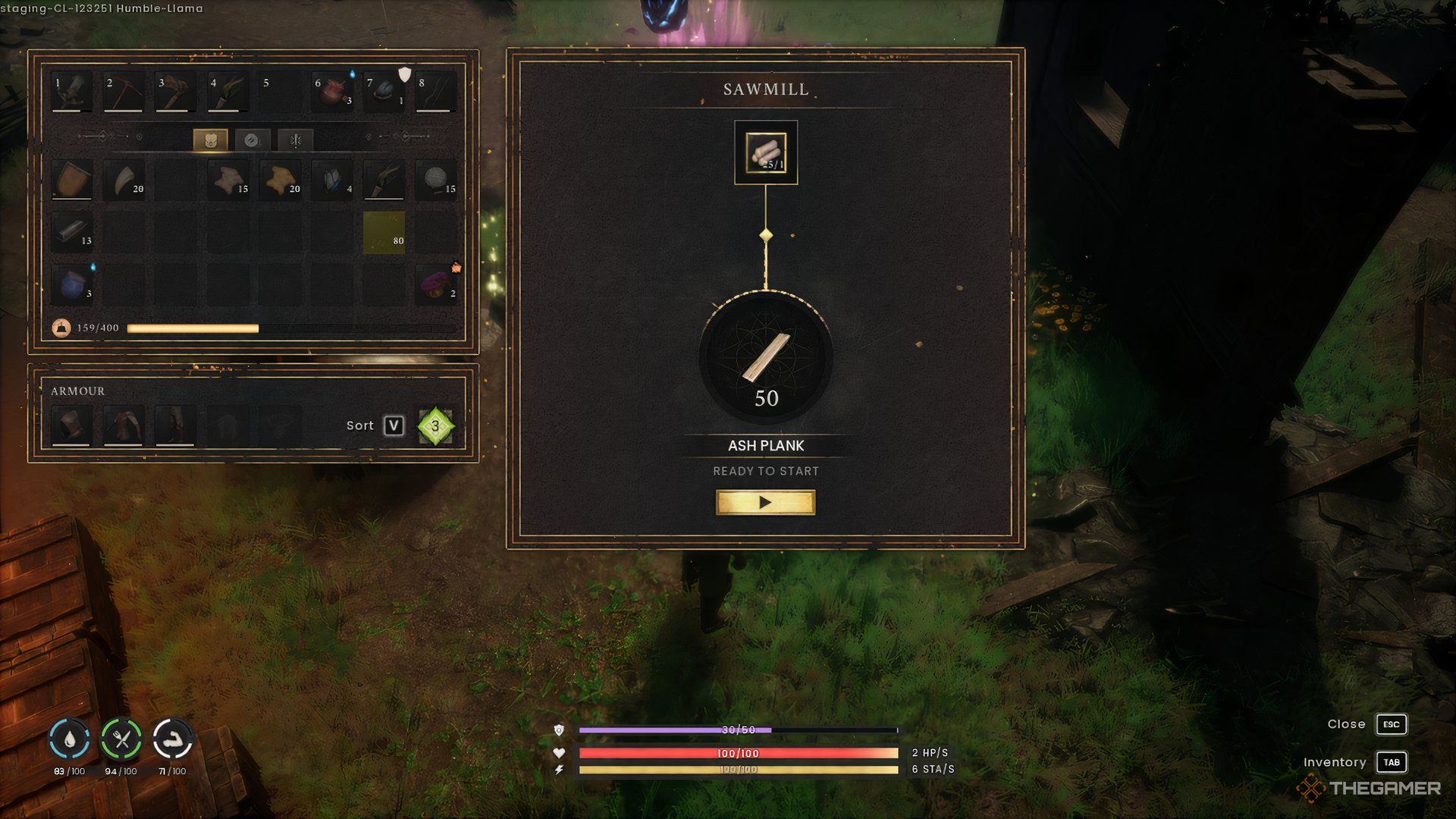Open the middle round-icon inventory tab
The height and width of the screenshot is (819, 1456).
[x=253, y=140]
